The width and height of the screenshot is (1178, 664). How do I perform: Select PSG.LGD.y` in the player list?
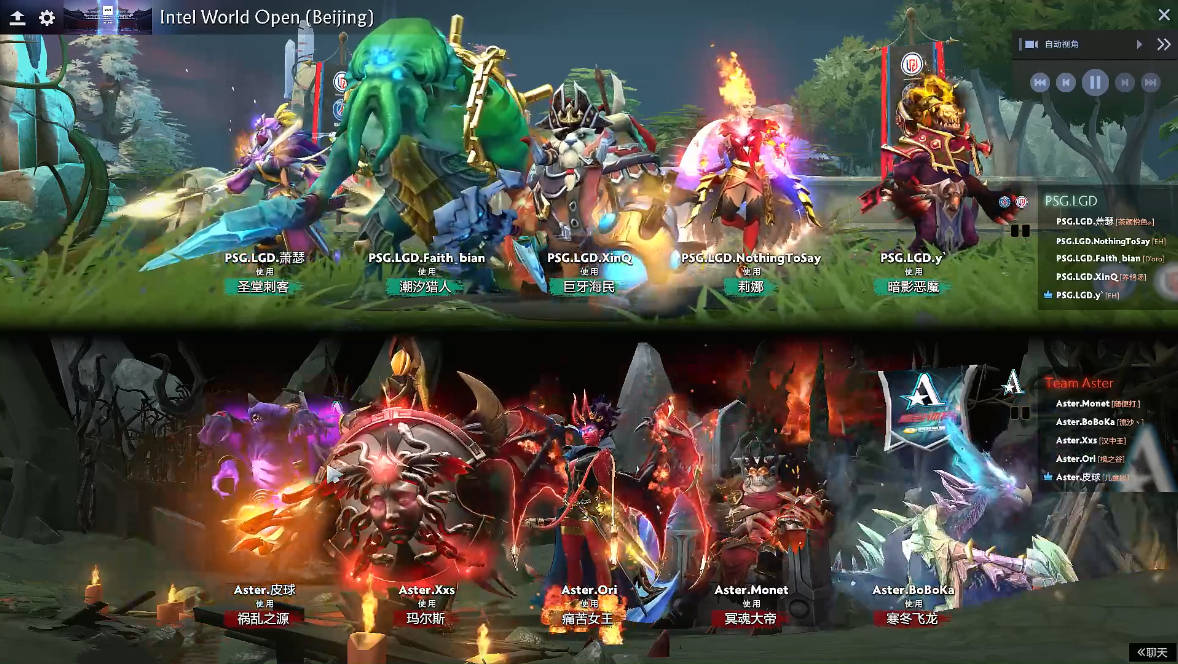click(x=1078, y=295)
